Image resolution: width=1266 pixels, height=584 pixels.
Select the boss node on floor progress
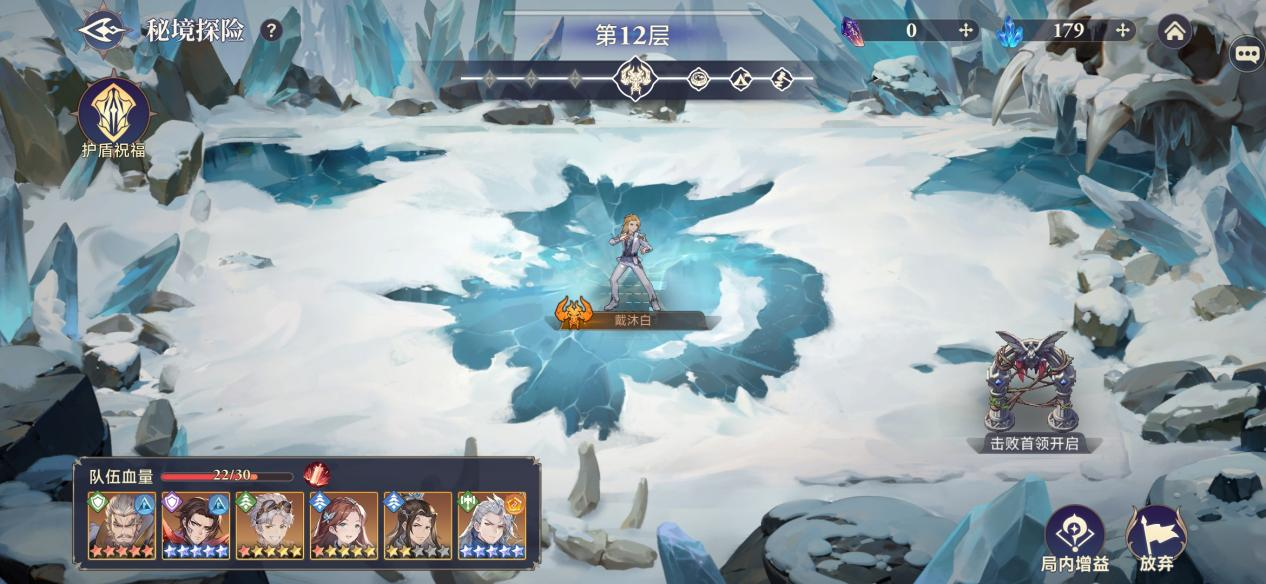(x=636, y=77)
